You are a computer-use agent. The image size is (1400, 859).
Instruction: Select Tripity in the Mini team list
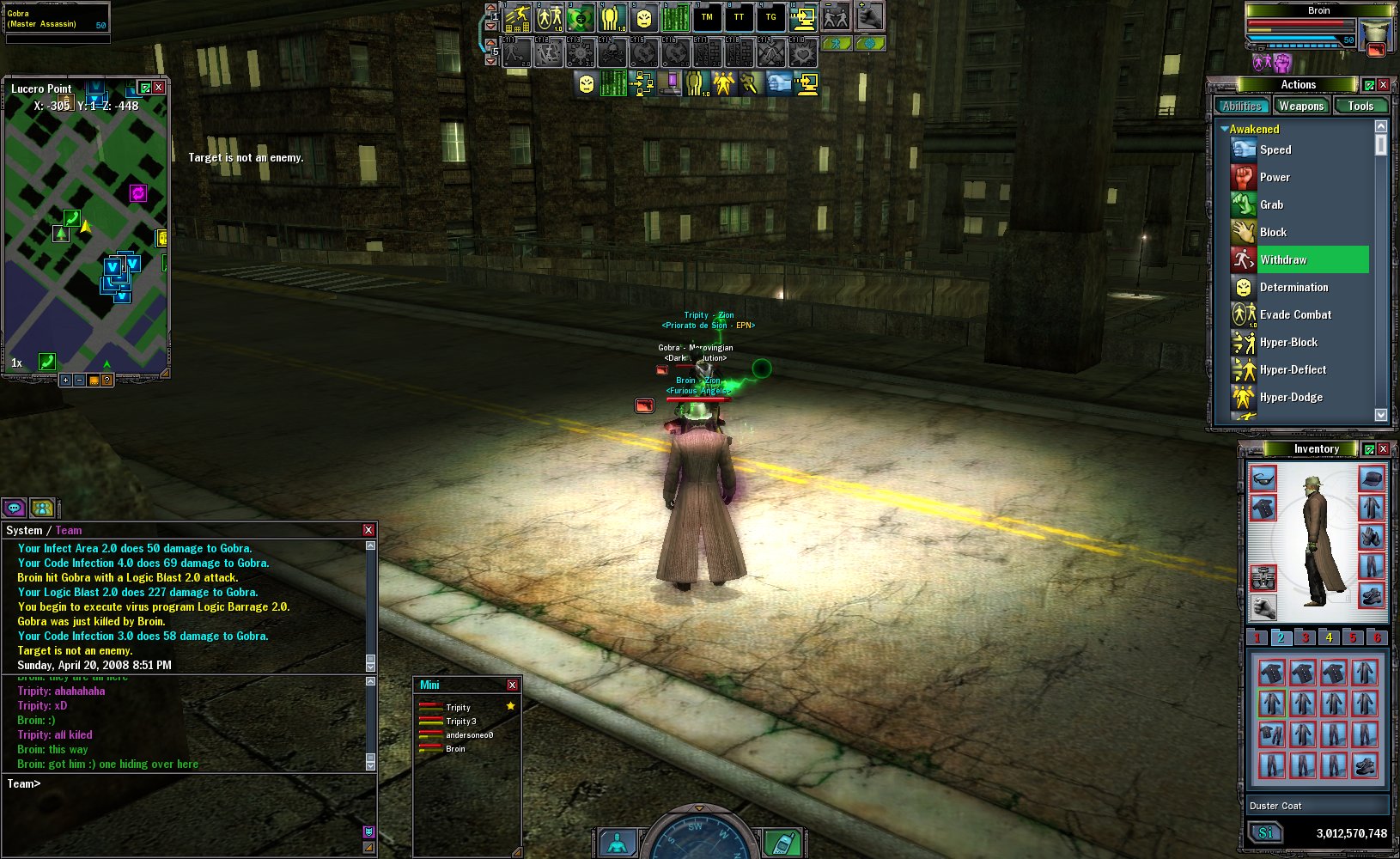click(458, 707)
